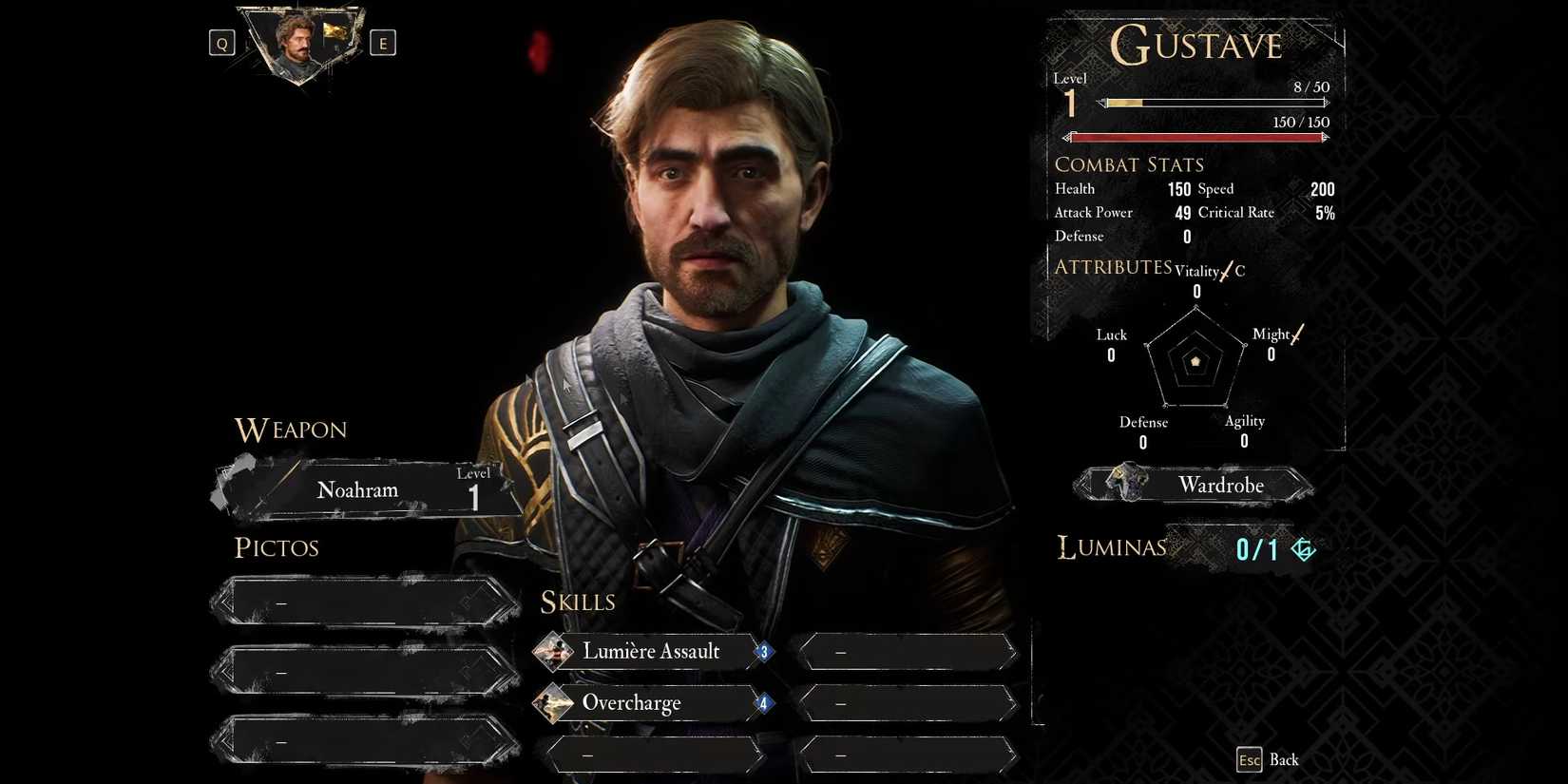Select the Might attribute
The image size is (1568, 784).
(x=1272, y=335)
